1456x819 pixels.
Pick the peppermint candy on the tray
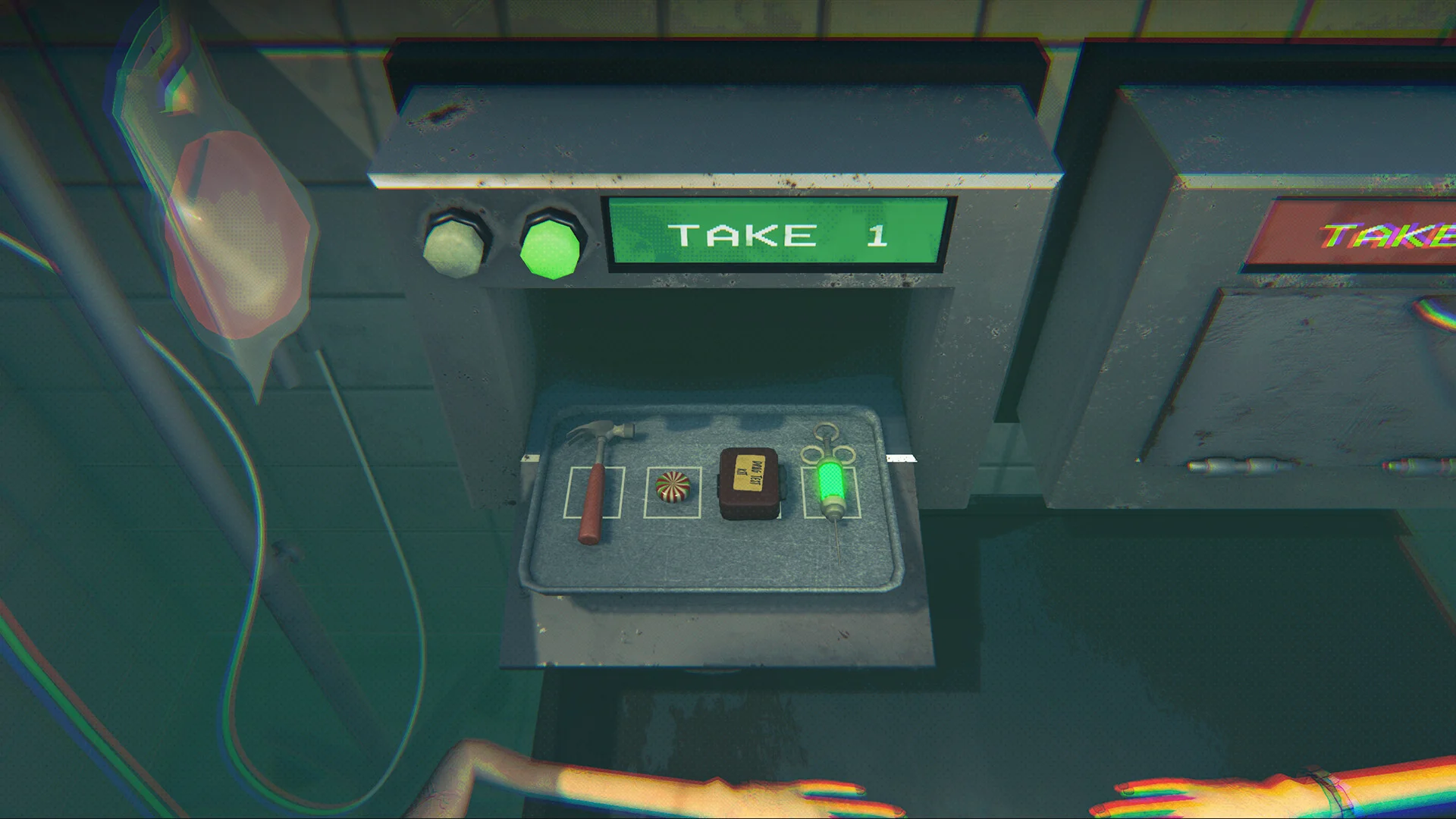coord(673,487)
